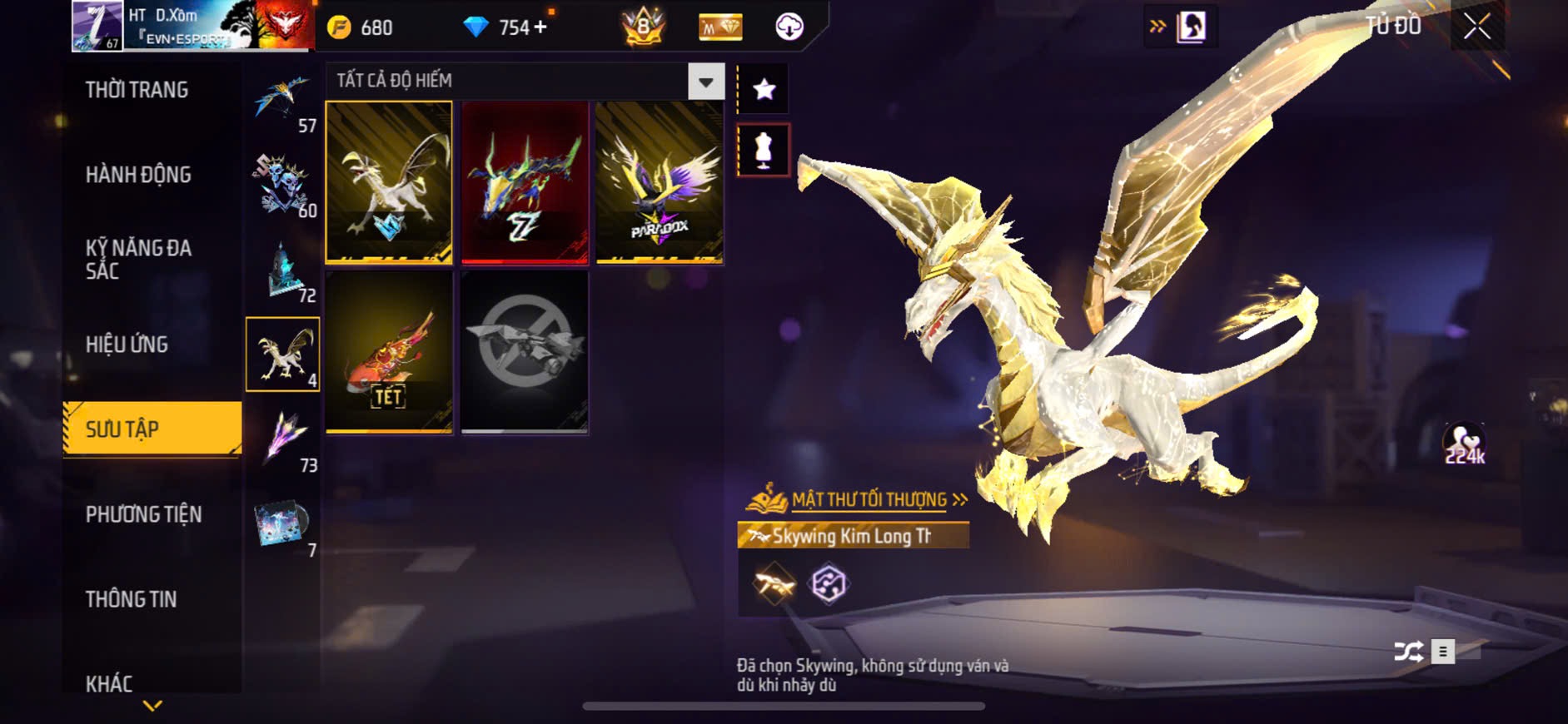Open the Mật Thư Tối Thượng link
The width and height of the screenshot is (1568, 724).
click(x=869, y=499)
